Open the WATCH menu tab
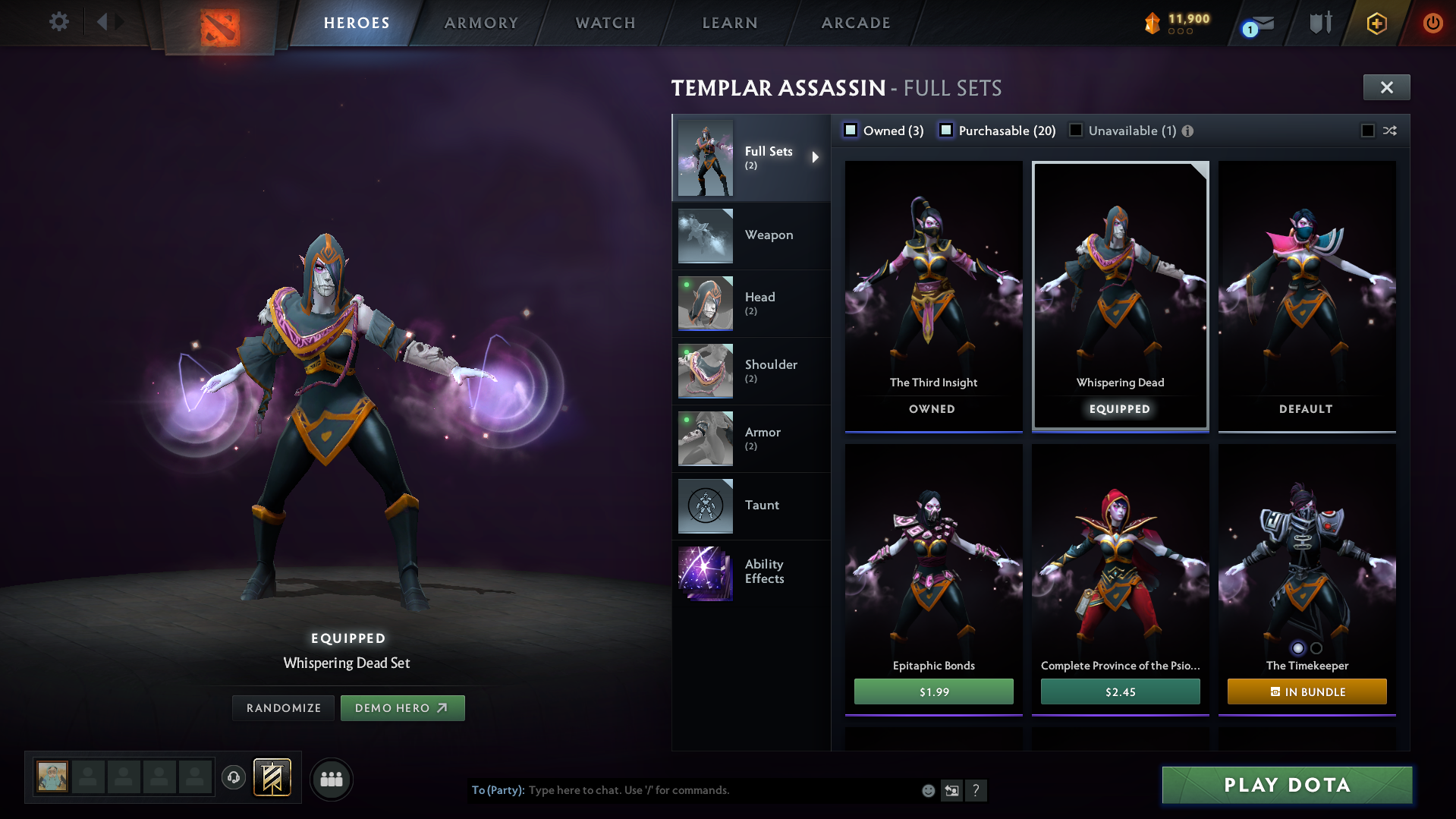1456x819 pixels. pos(605,23)
